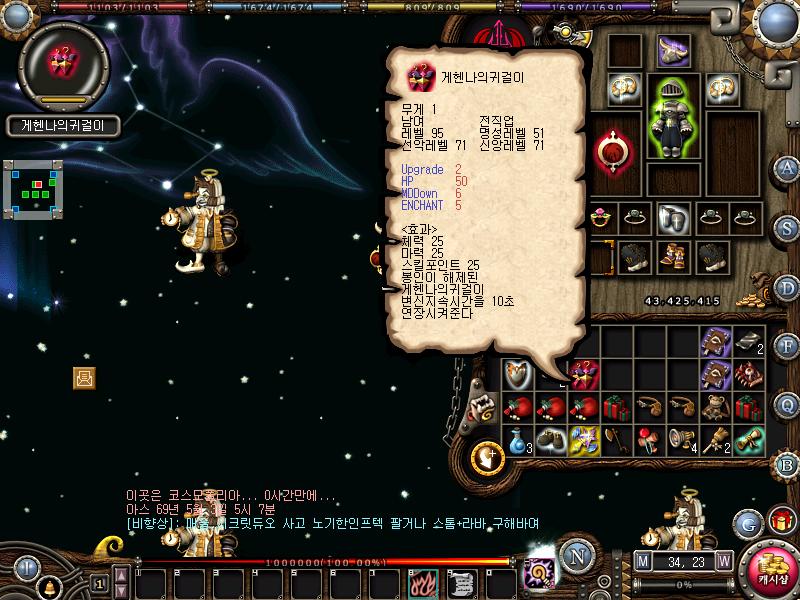The width and height of the screenshot is (800, 600).
Task: Select the blue potion flask in inventory
Action: point(516,440)
